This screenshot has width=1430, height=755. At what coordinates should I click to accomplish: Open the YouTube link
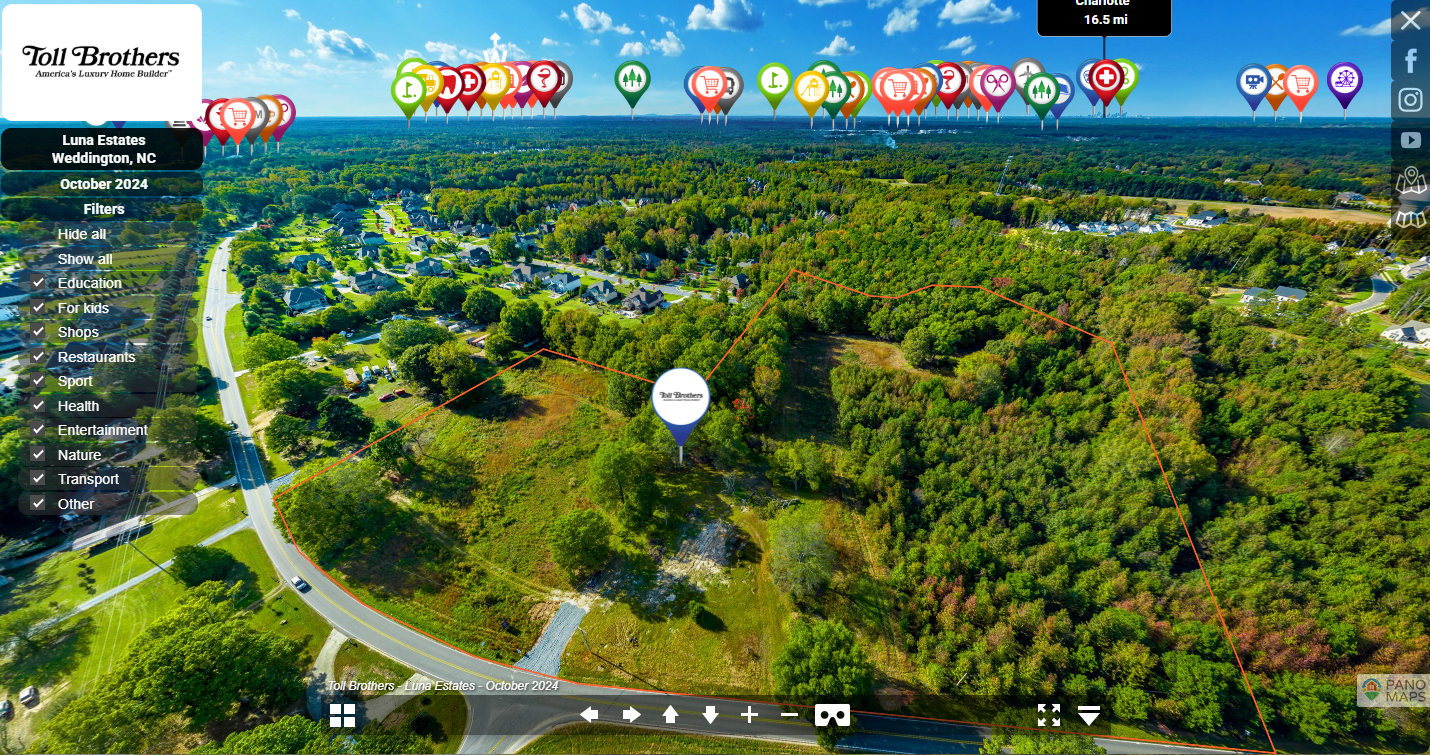tap(1410, 140)
